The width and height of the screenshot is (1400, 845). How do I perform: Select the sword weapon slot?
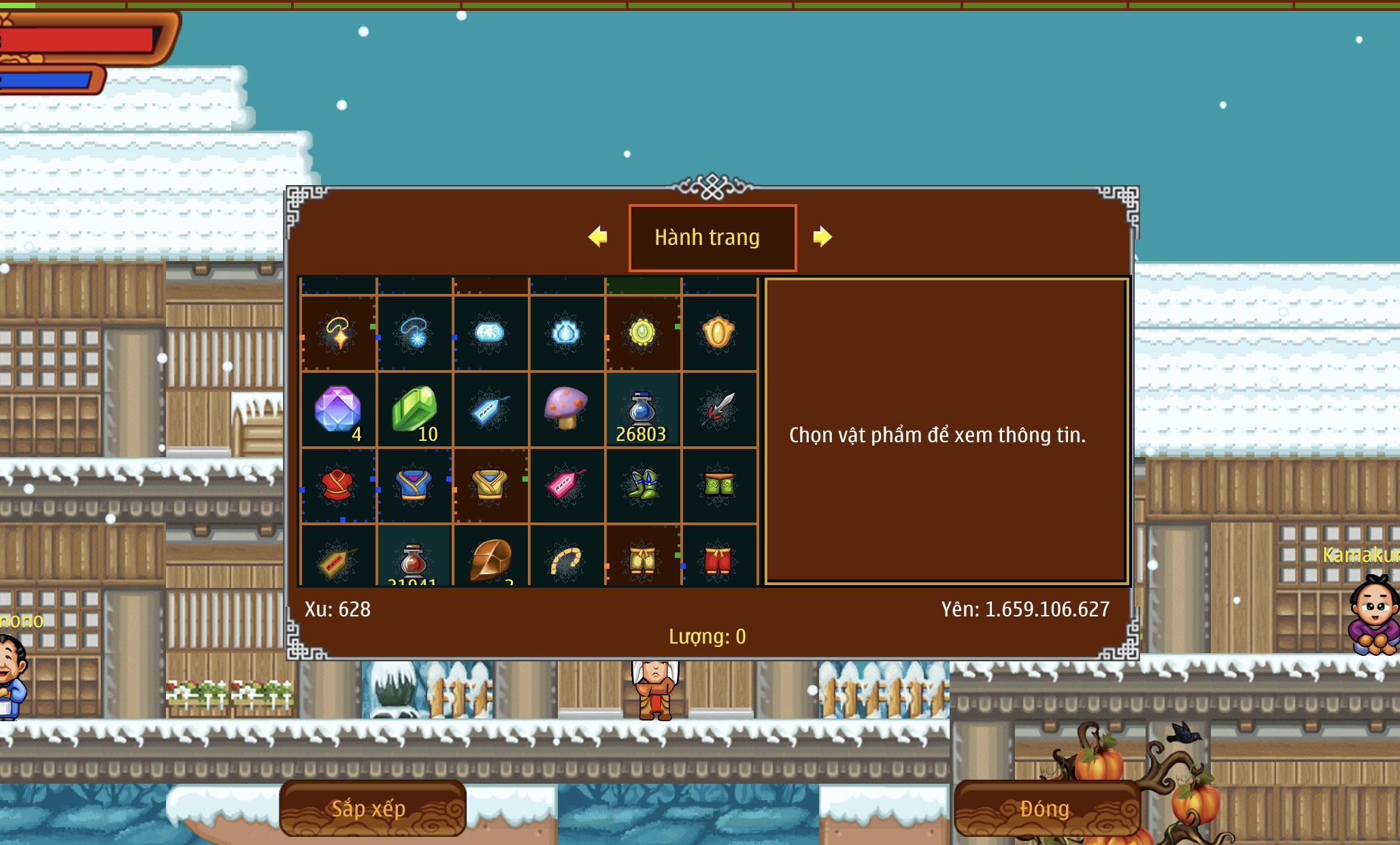(718, 410)
